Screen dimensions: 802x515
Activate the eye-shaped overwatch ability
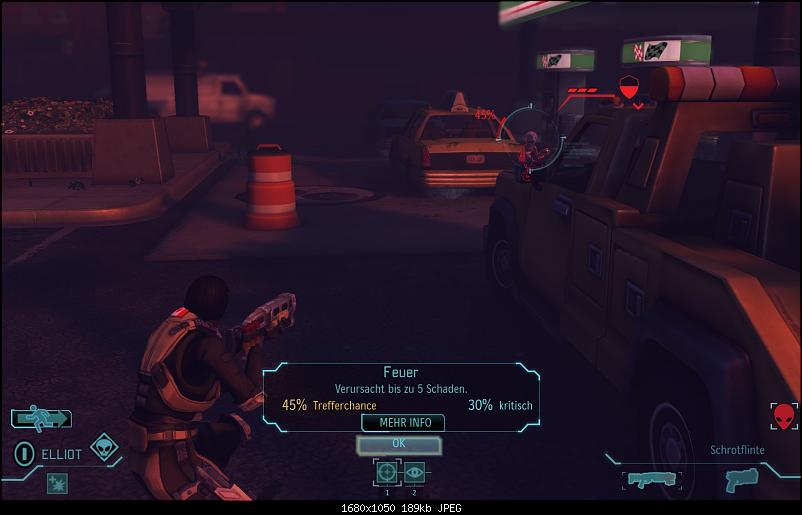[x=414, y=472]
